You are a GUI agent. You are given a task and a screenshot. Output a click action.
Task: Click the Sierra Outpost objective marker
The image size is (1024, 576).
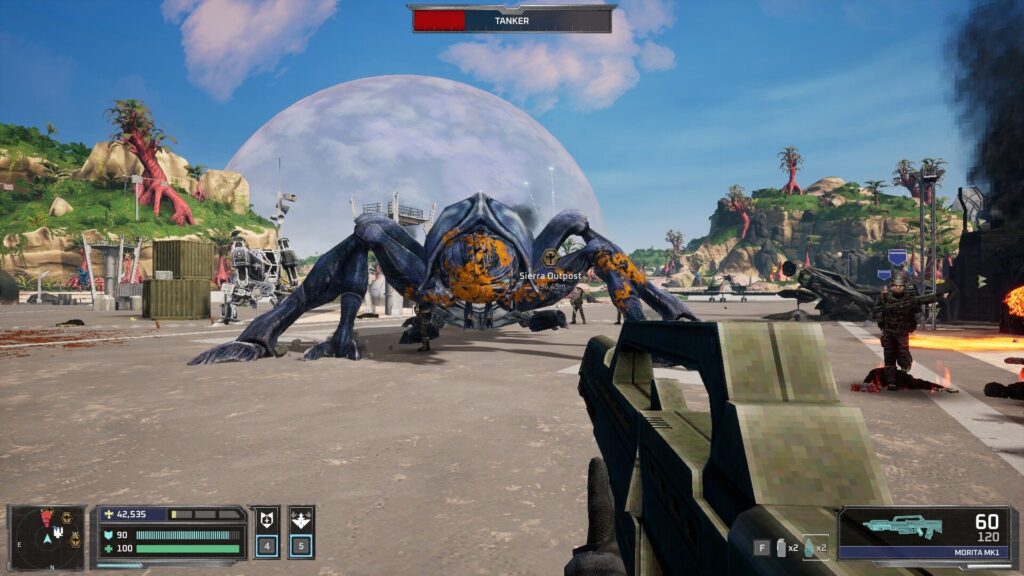[x=549, y=257]
